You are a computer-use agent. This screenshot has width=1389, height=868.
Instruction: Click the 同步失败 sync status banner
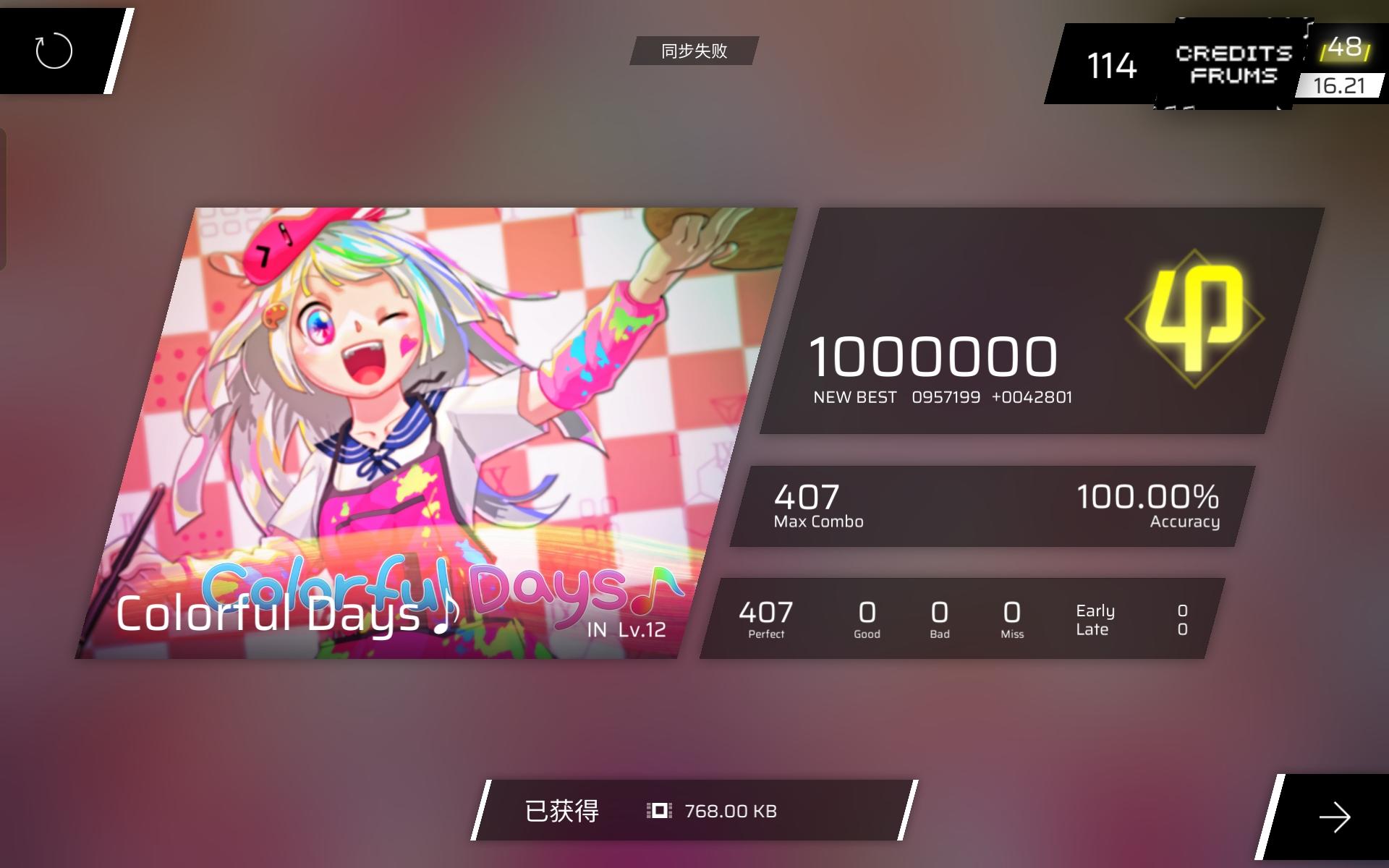(694, 51)
